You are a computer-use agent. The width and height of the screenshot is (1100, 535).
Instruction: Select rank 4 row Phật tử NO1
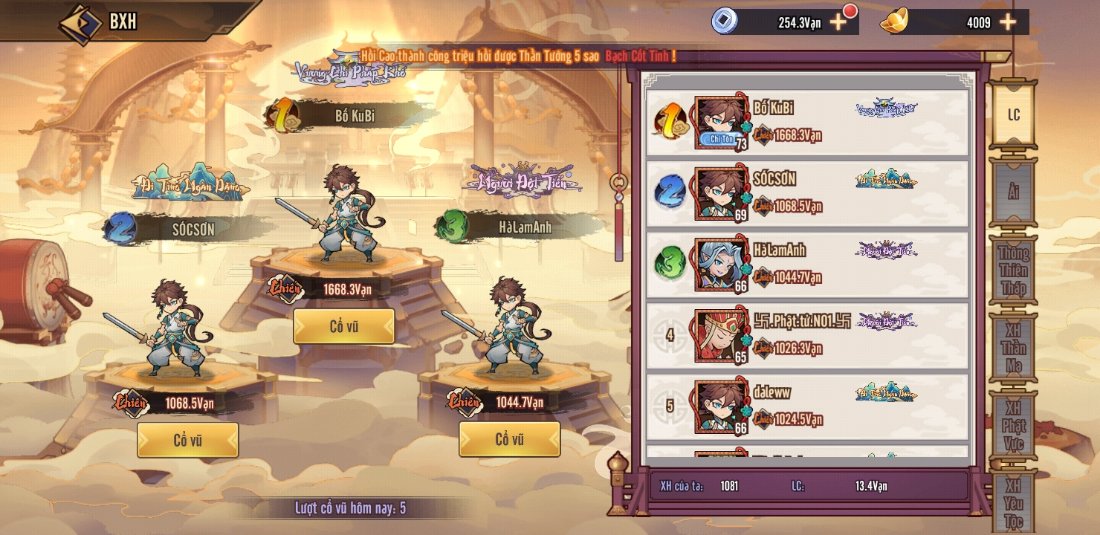[x=808, y=335]
